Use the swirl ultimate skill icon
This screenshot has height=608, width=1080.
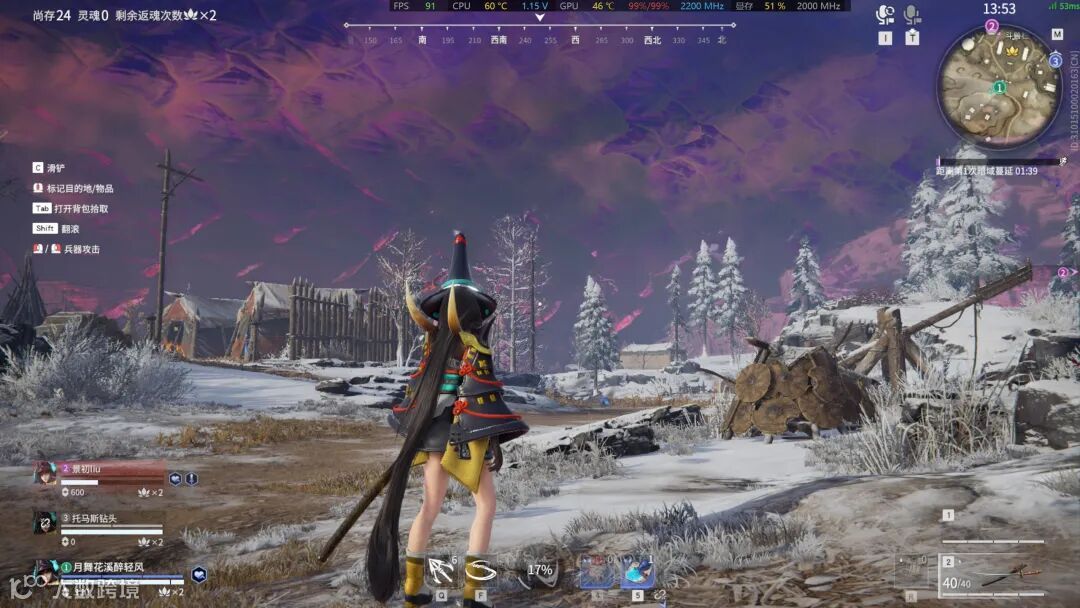pyautogui.click(x=481, y=572)
